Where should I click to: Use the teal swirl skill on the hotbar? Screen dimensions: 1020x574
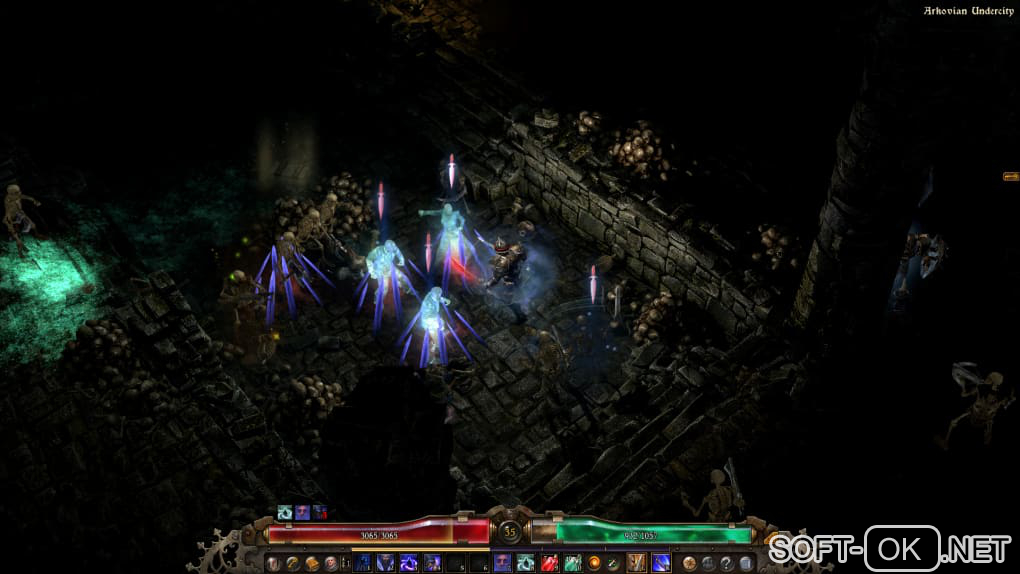pos(525,563)
